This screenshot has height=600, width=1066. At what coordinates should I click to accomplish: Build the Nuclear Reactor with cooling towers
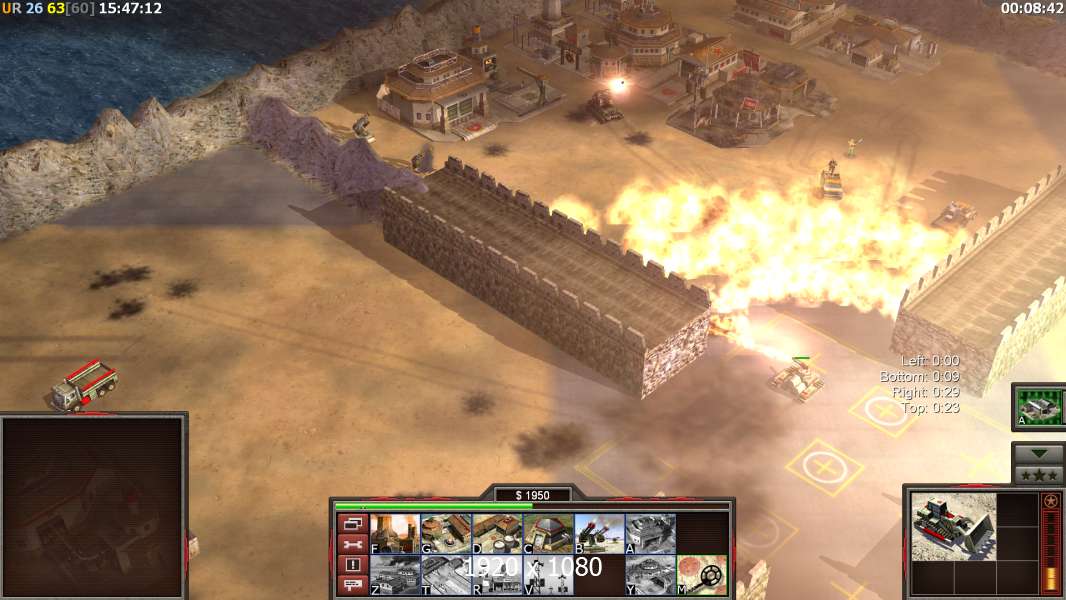[395, 534]
